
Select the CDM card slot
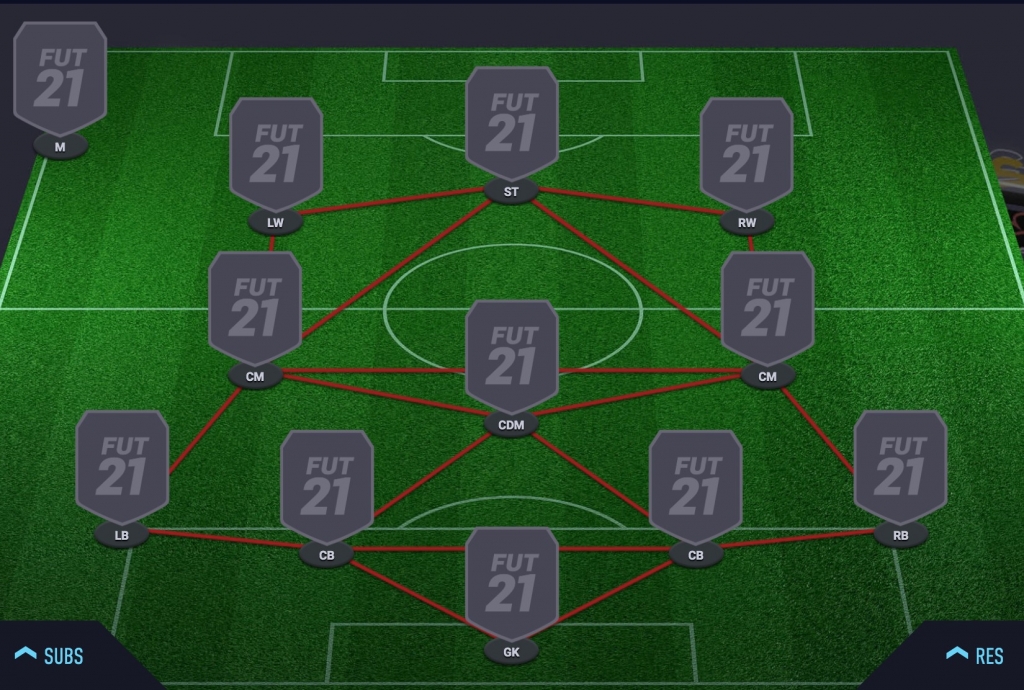click(x=511, y=358)
